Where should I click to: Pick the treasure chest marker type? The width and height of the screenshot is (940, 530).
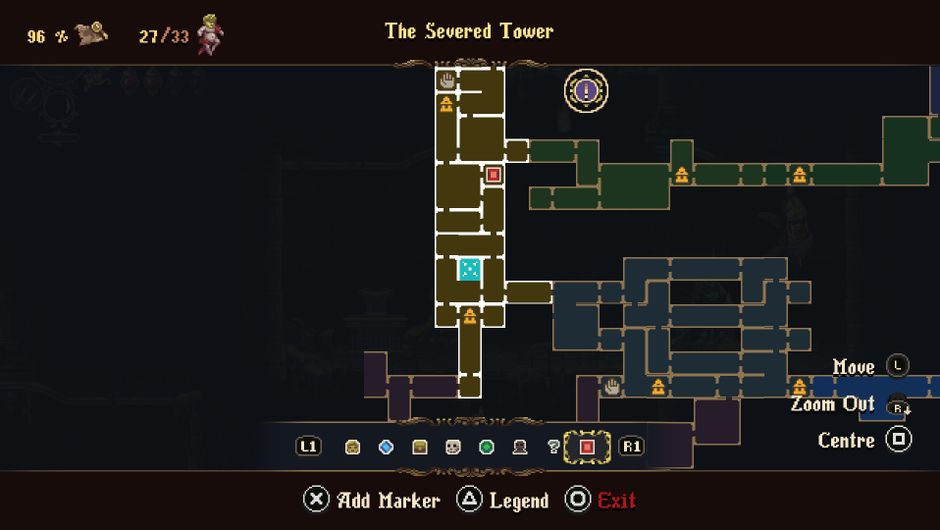point(420,447)
